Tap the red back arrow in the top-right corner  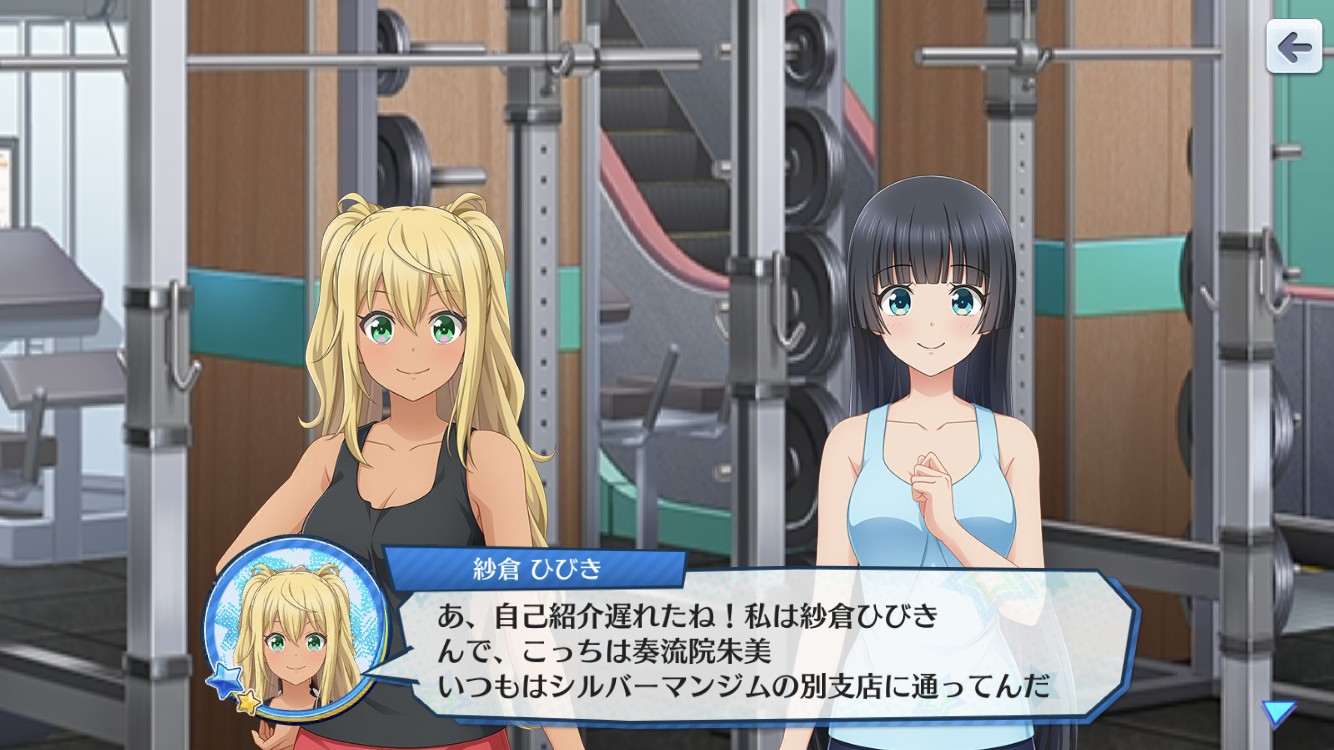1295,44
